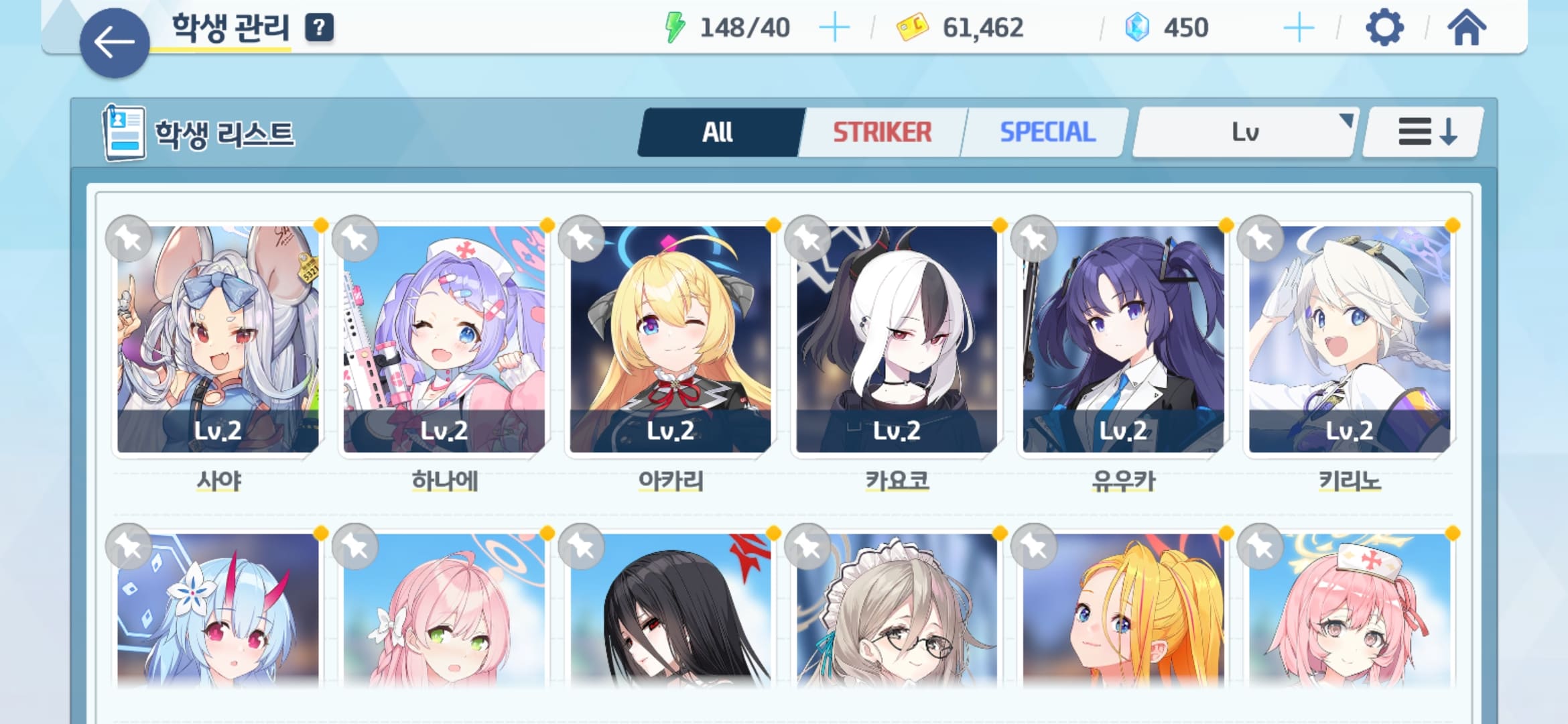Return to the home screen
This screenshot has height=724, width=1568.
[x=1466, y=28]
